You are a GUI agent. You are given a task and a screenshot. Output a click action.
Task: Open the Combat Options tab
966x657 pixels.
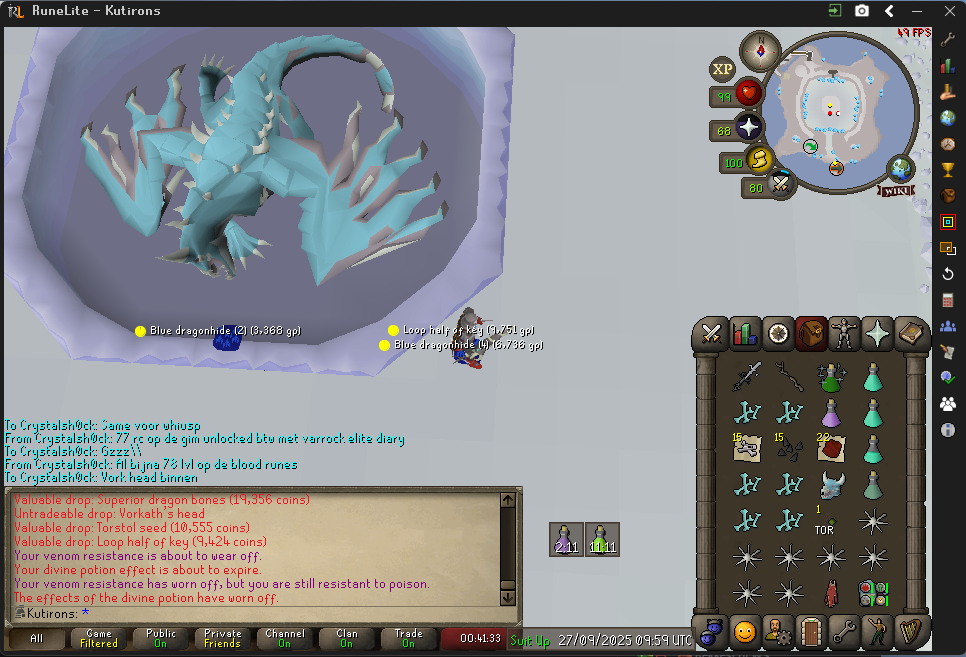click(x=712, y=332)
